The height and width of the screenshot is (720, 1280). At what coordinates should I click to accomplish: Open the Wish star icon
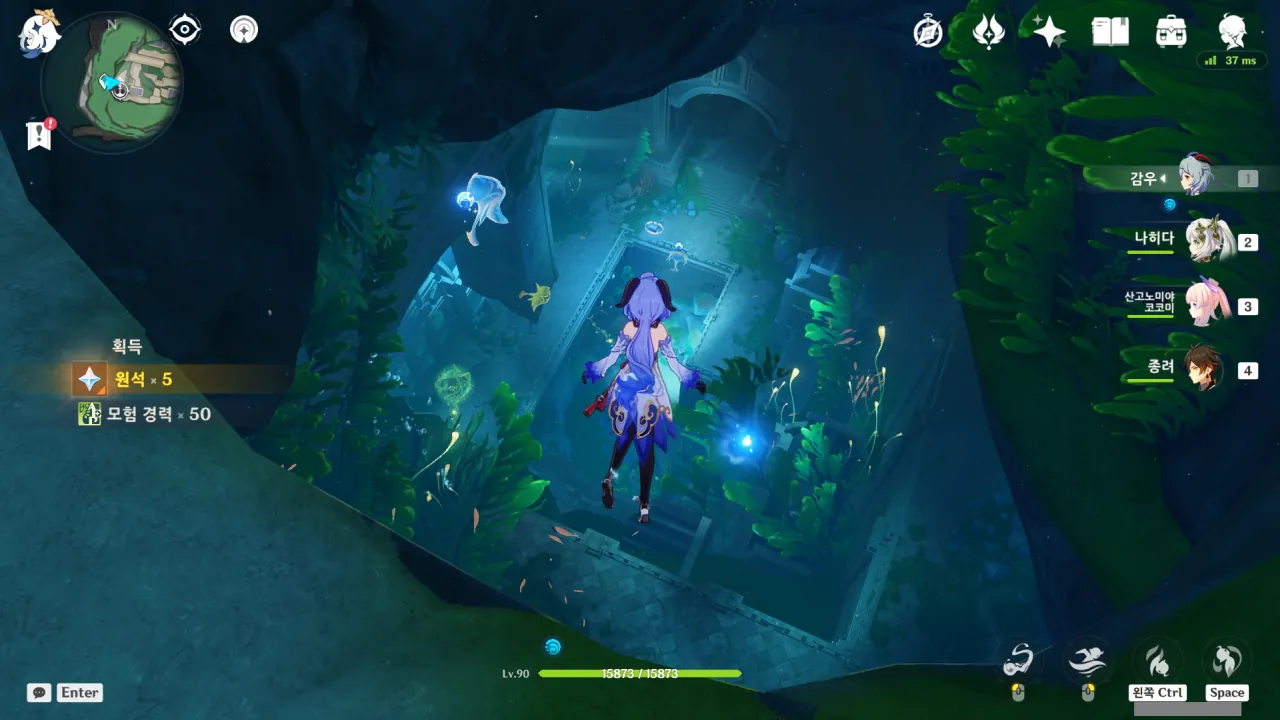(x=1049, y=32)
